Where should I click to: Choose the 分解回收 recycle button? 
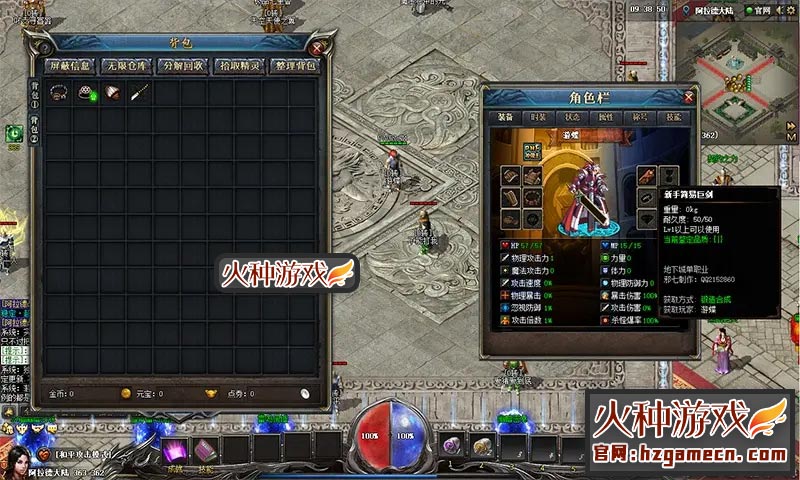coord(185,66)
